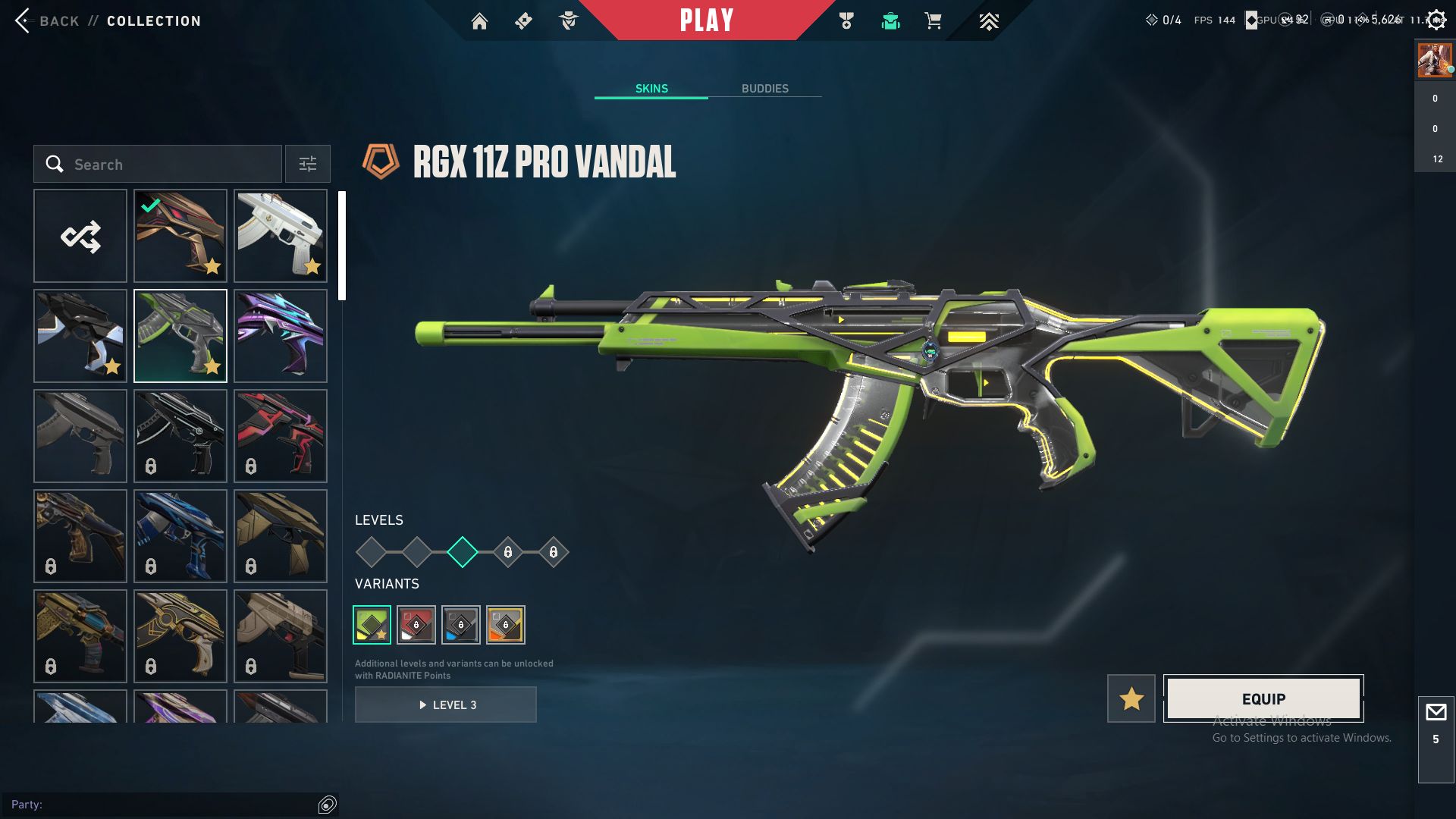The height and width of the screenshot is (819, 1456).
Task: Start matchmaking with the PLAY button
Action: click(706, 20)
